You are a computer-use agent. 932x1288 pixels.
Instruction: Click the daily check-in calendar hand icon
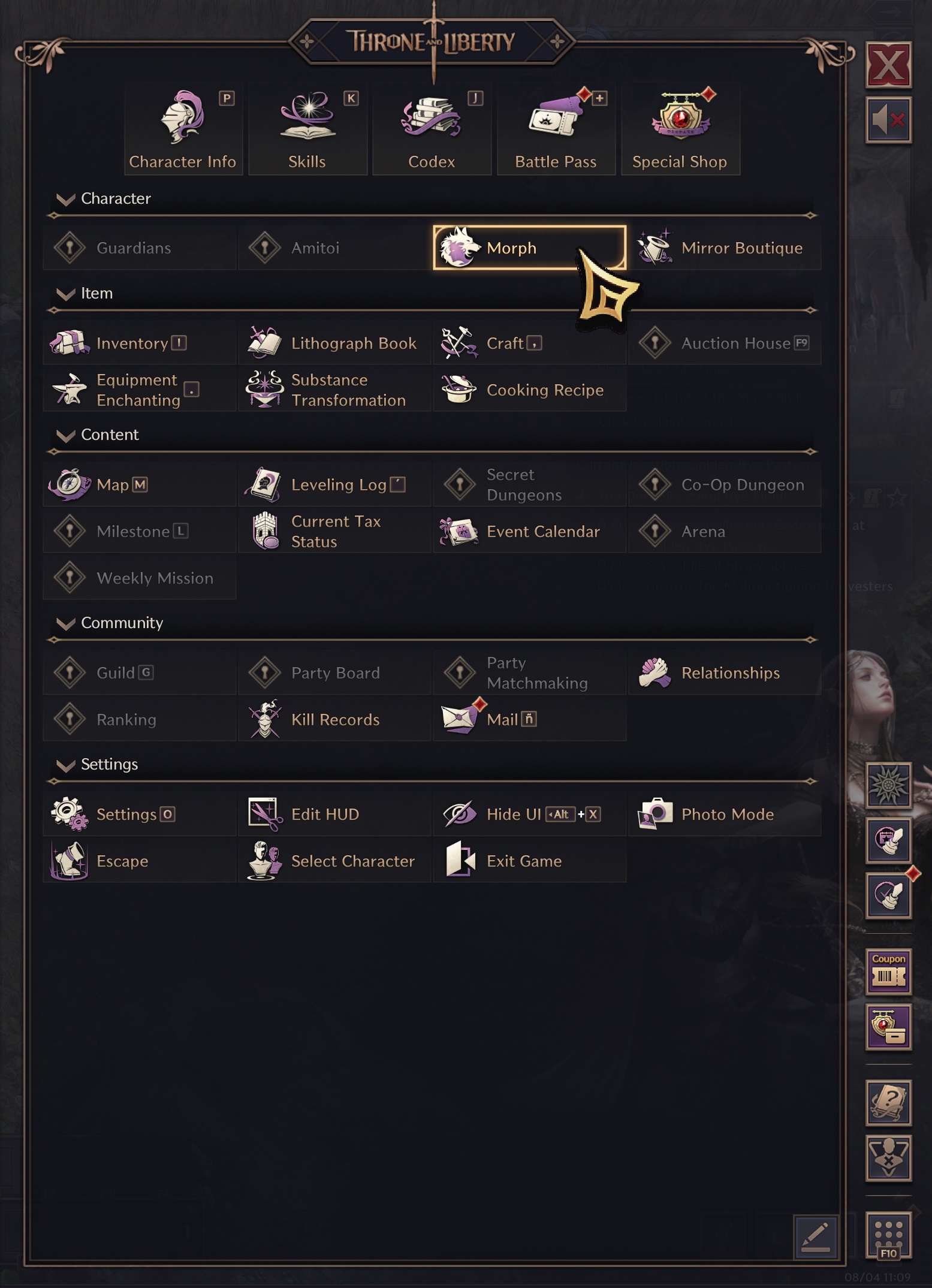point(888,840)
